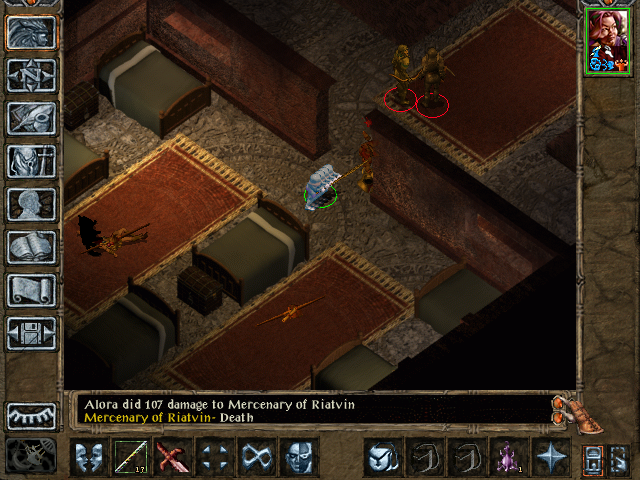Show the Character Record via the head-profile button
This screenshot has height=480, width=640.
tap(32, 204)
